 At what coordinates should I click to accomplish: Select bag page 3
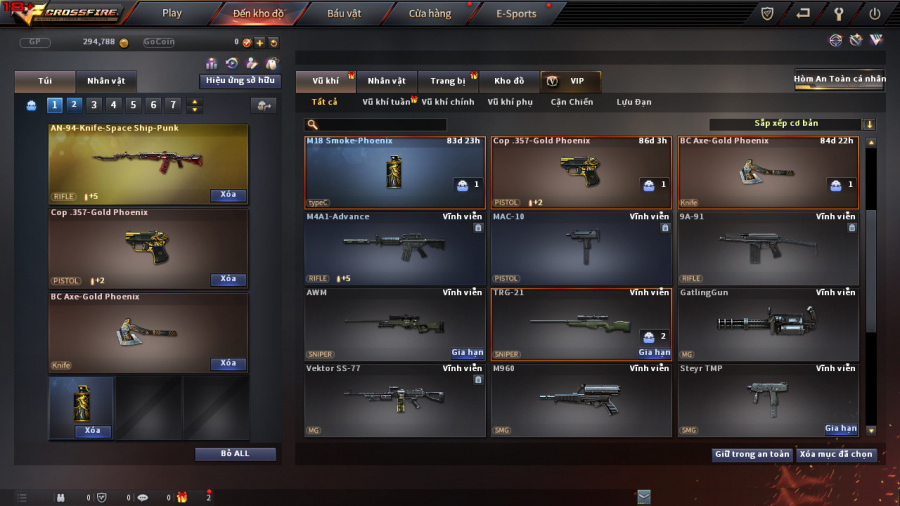94,104
